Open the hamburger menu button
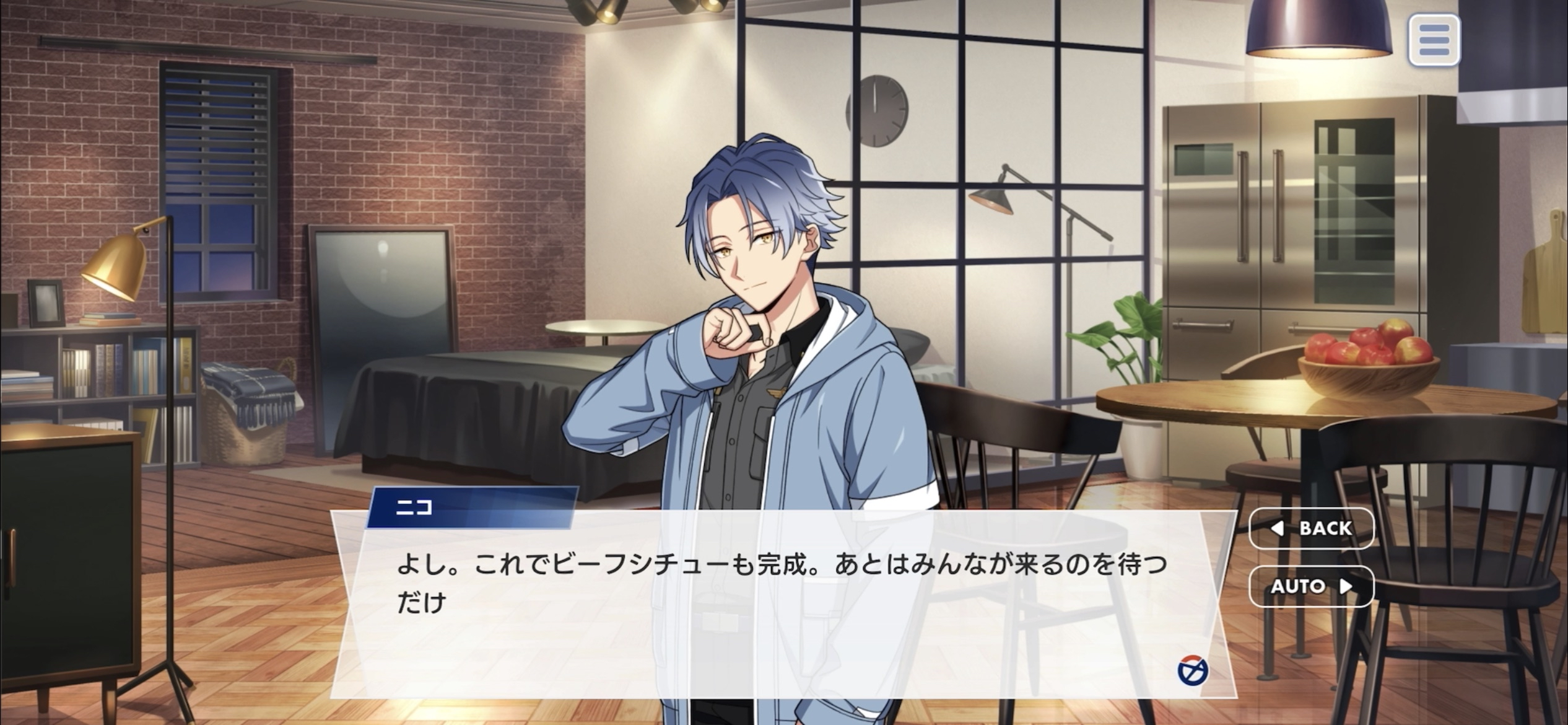The image size is (1568, 725). point(1434,40)
